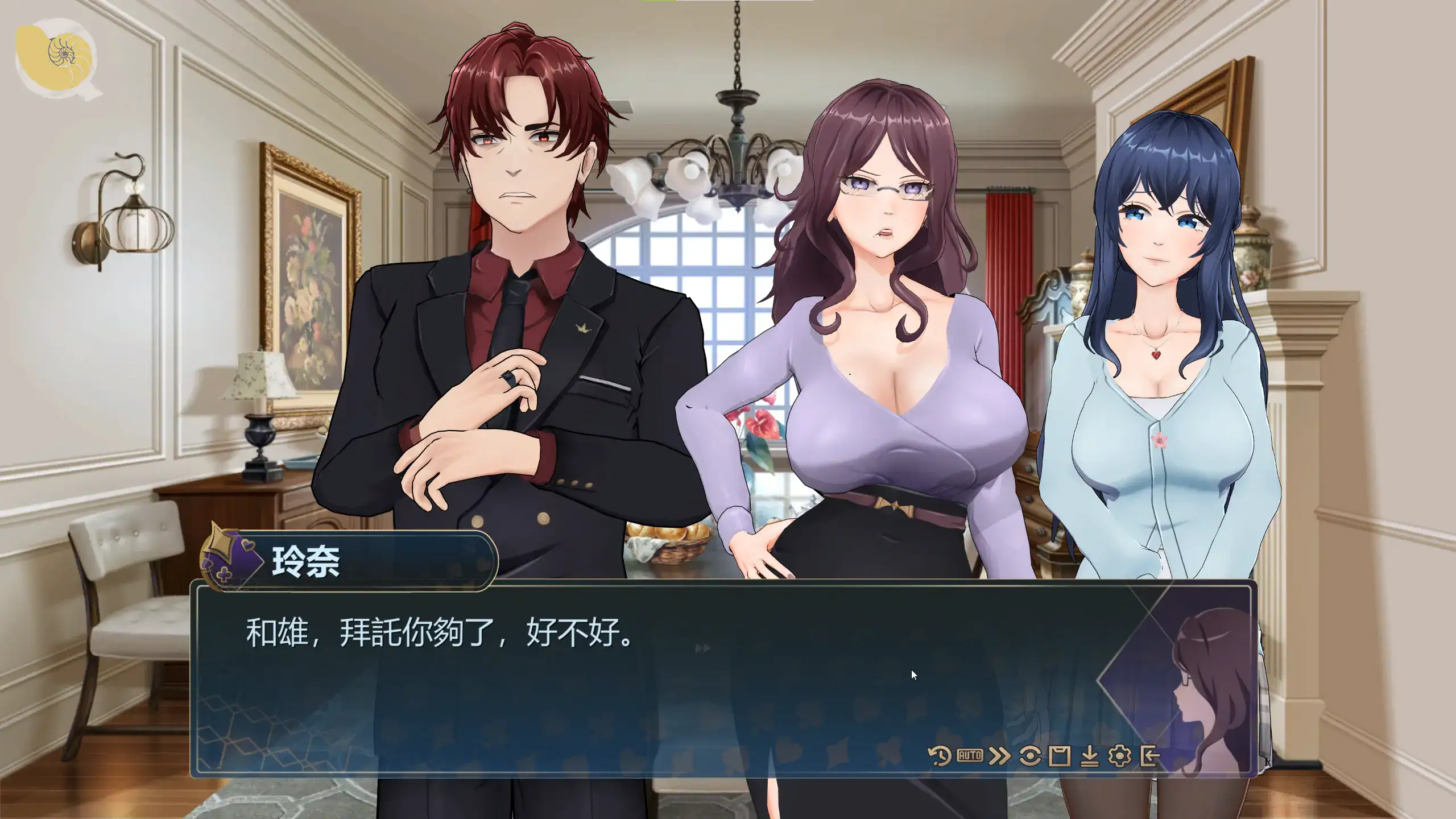The width and height of the screenshot is (1456, 819).
Task: Exit to title using the exit-arrow icon
Action: (1149, 756)
